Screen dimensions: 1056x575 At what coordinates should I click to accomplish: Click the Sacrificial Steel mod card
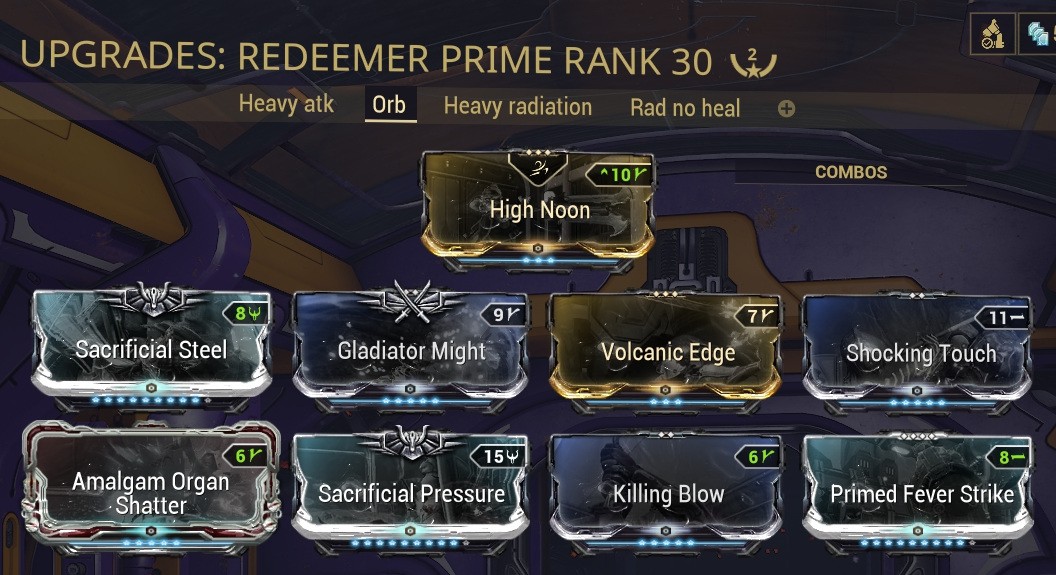[151, 349]
